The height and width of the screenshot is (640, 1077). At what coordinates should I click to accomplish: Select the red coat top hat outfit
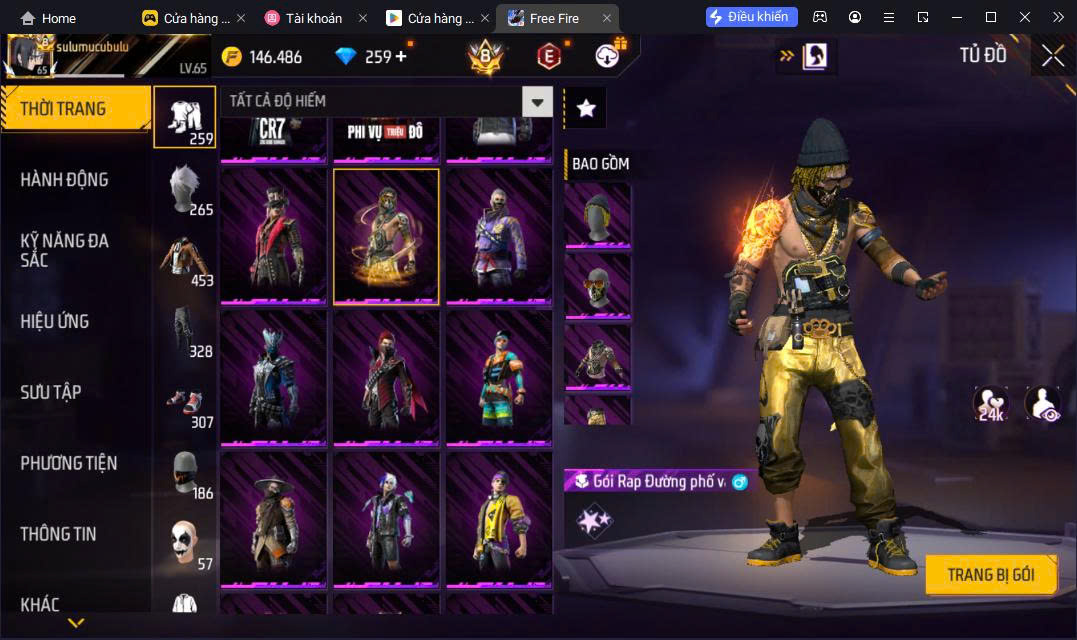point(273,236)
